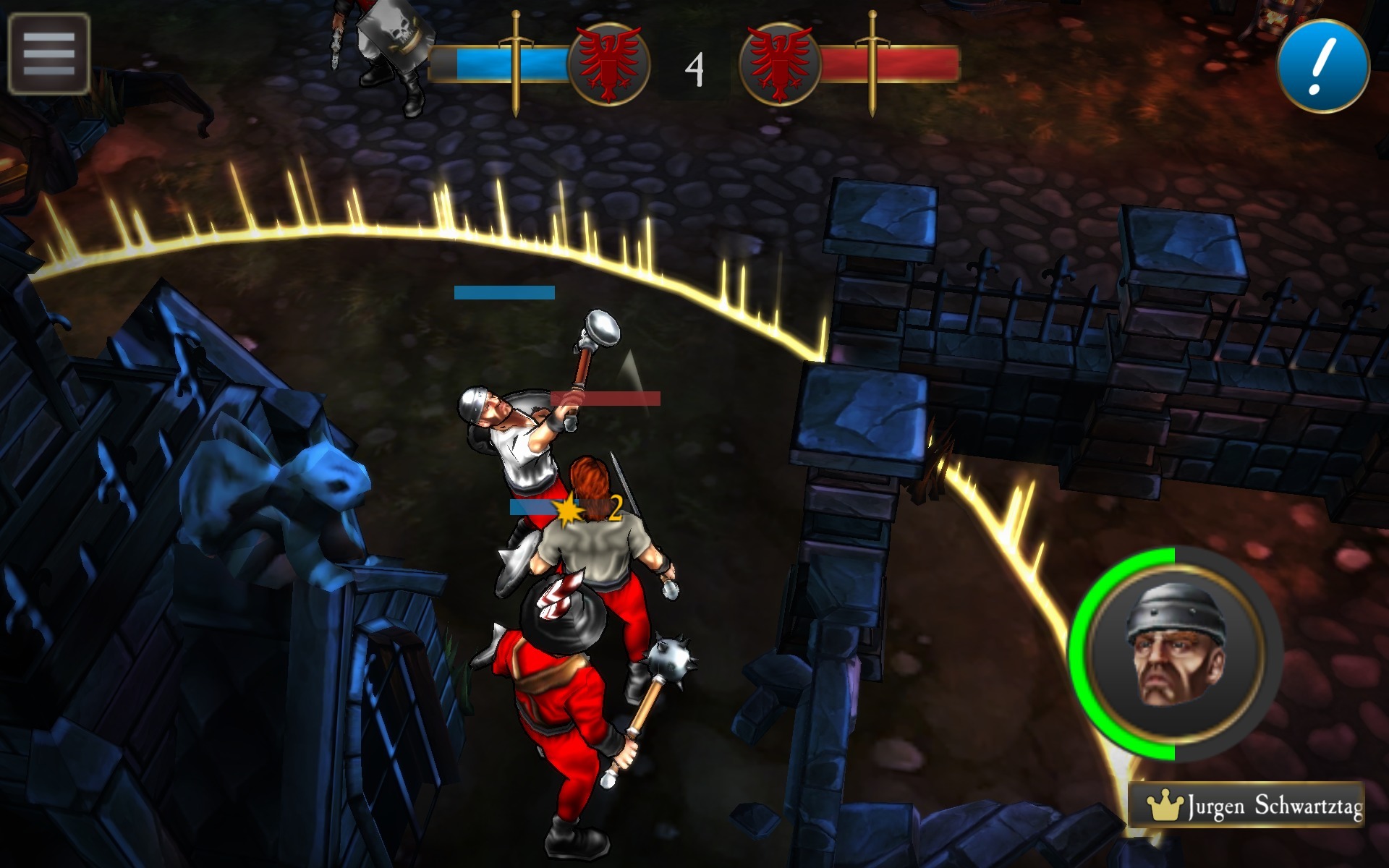Select the helmeted warrior portrait
1389x868 pixels.
pos(1176,655)
